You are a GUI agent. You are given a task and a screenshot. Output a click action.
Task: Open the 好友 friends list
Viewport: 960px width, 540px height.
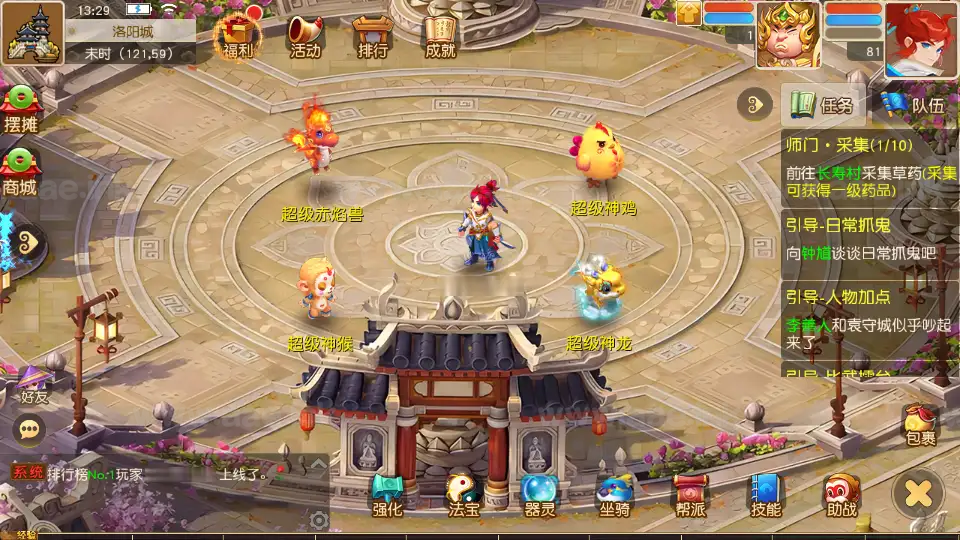tap(34, 385)
